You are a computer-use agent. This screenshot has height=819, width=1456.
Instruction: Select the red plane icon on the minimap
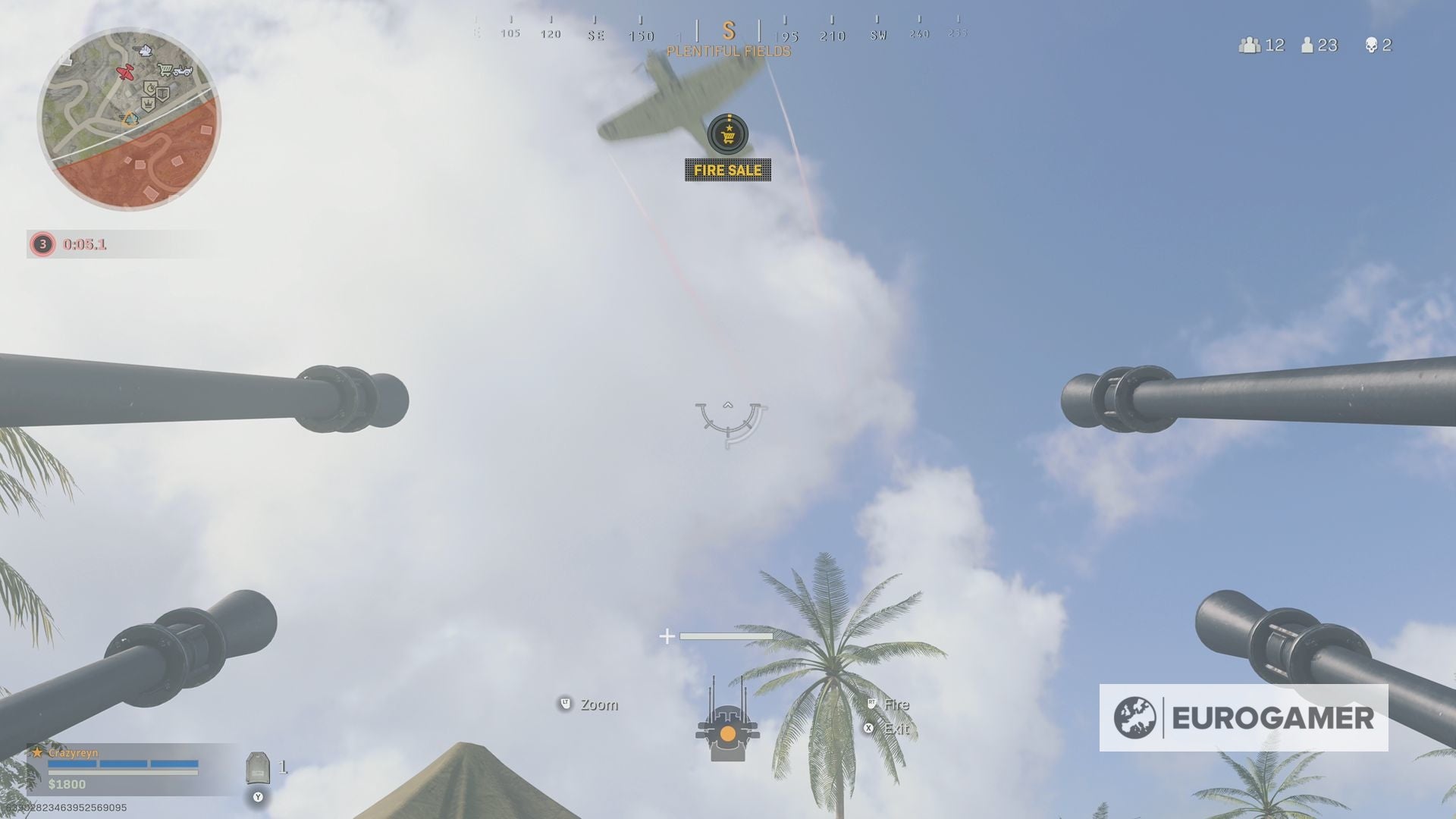[x=125, y=72]
